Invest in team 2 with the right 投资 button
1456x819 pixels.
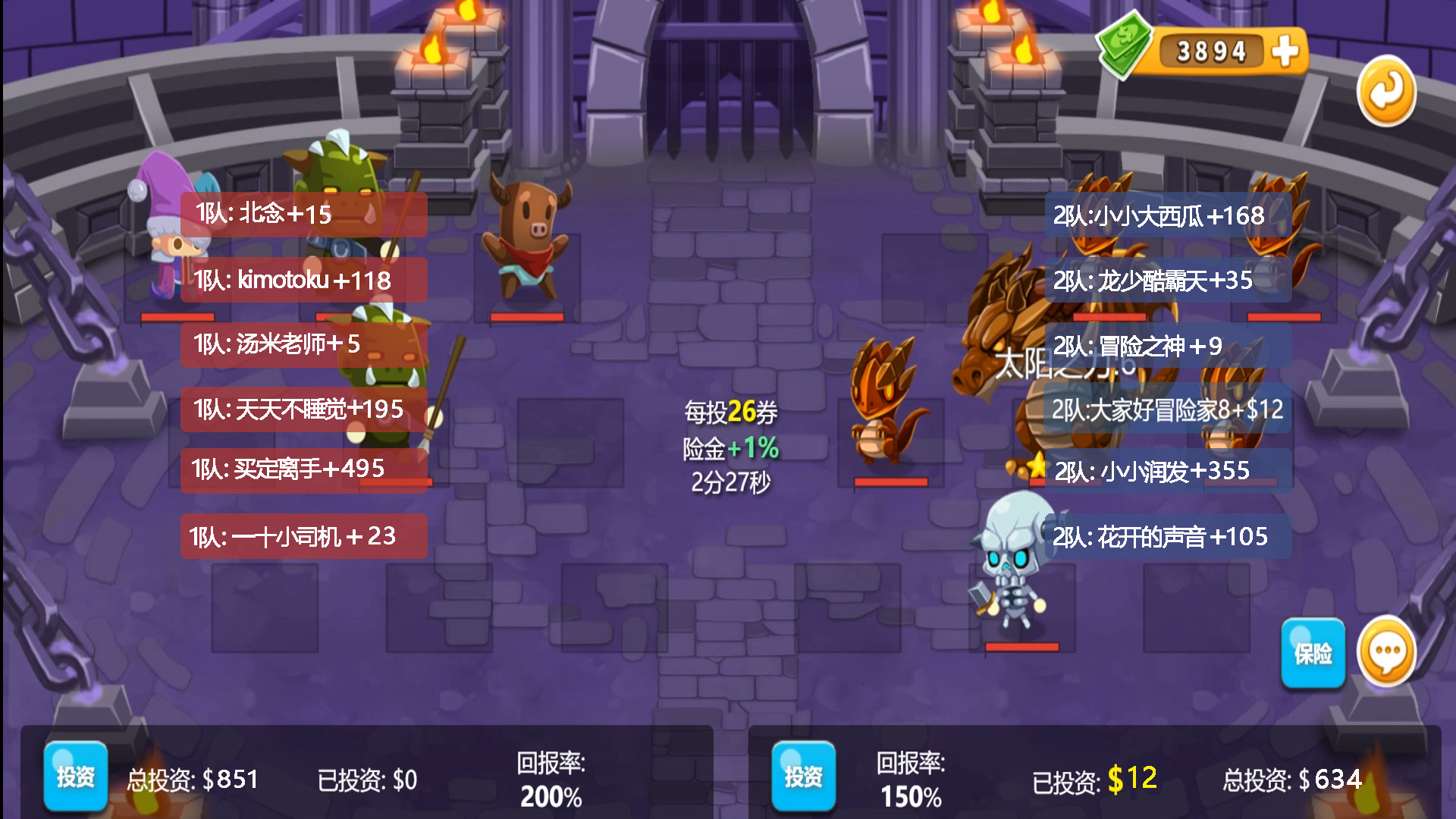click(803, 776)
